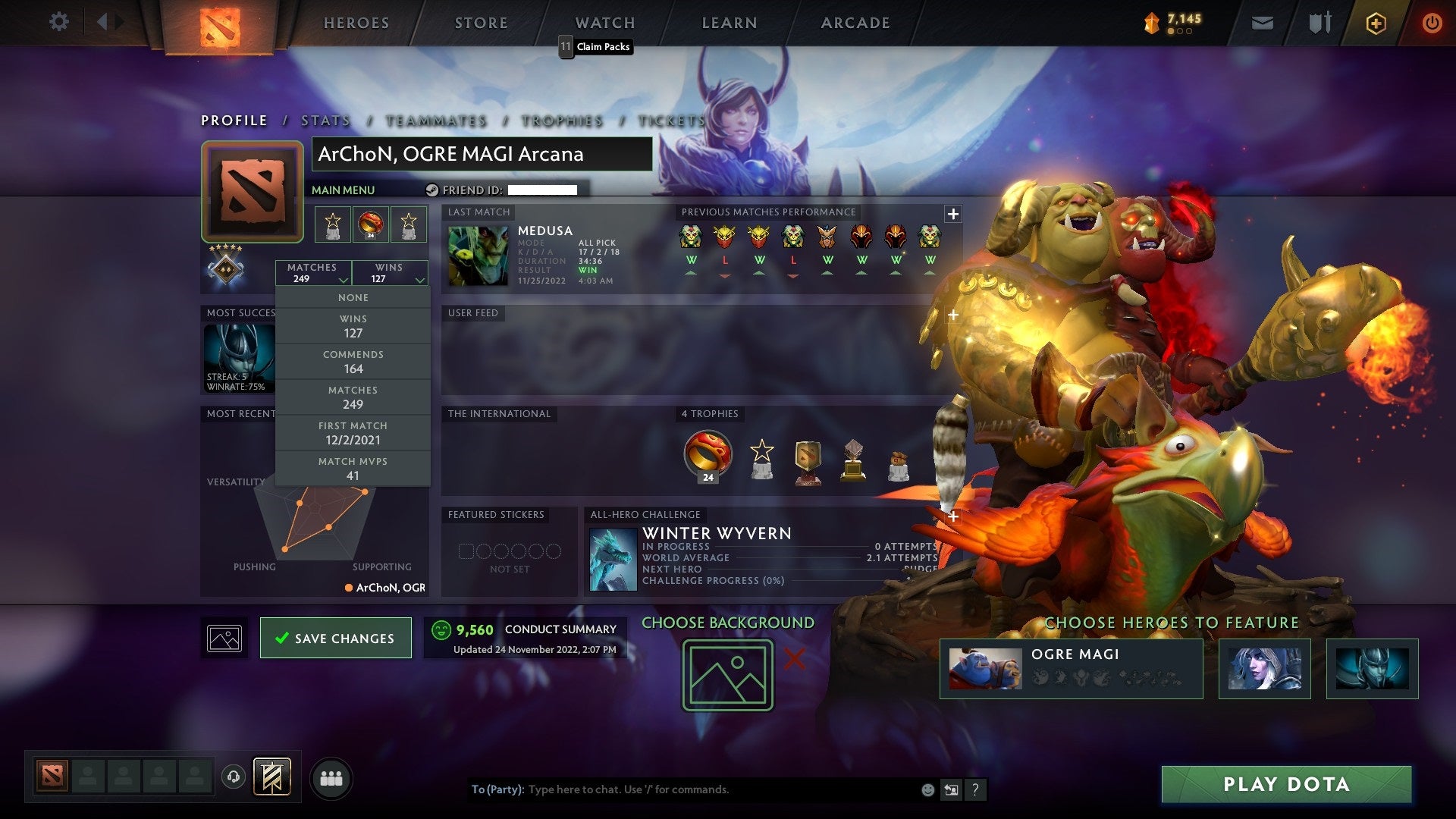Switch to the STATS tab
Viewport: 1456px width, 819px height.
point(325,120)
